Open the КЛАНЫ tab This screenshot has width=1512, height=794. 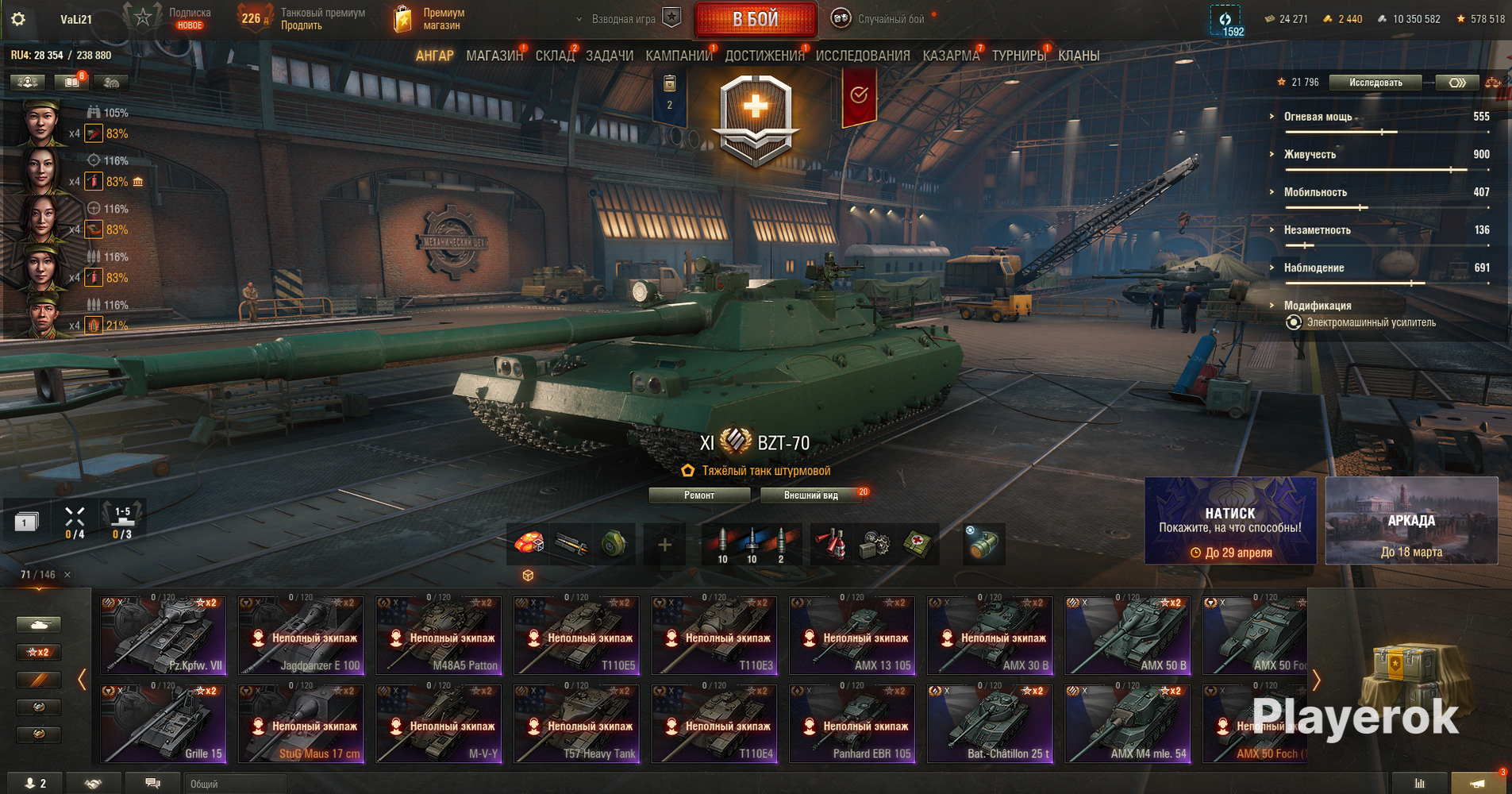pos(1079,56)
